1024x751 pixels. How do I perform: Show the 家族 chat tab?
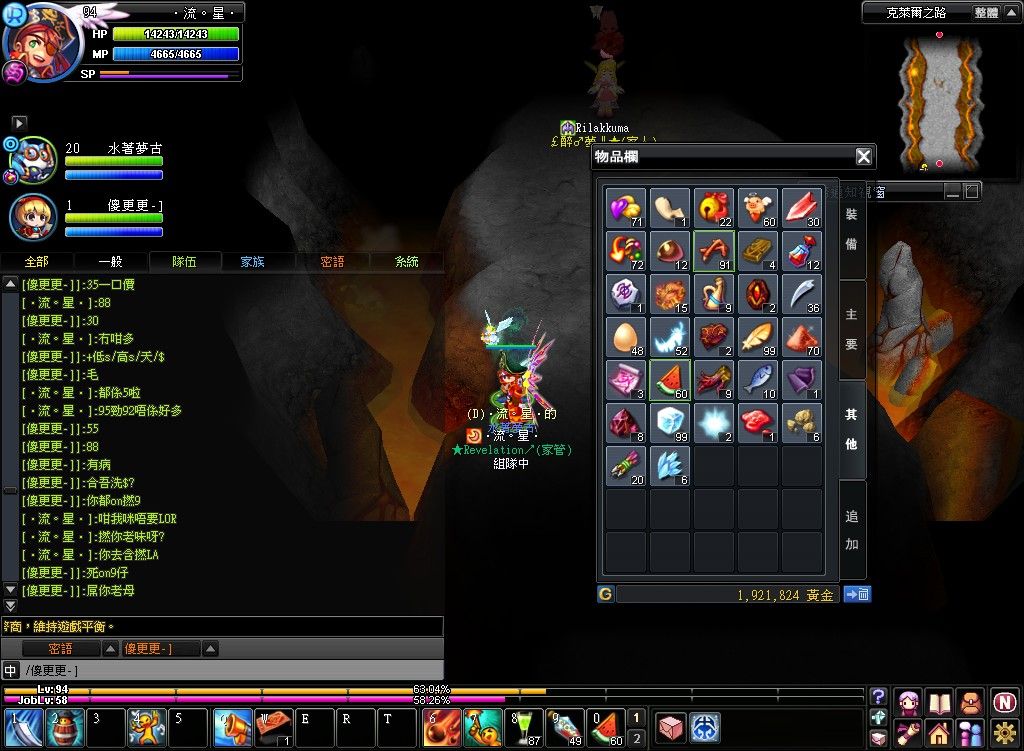(252, 262)
